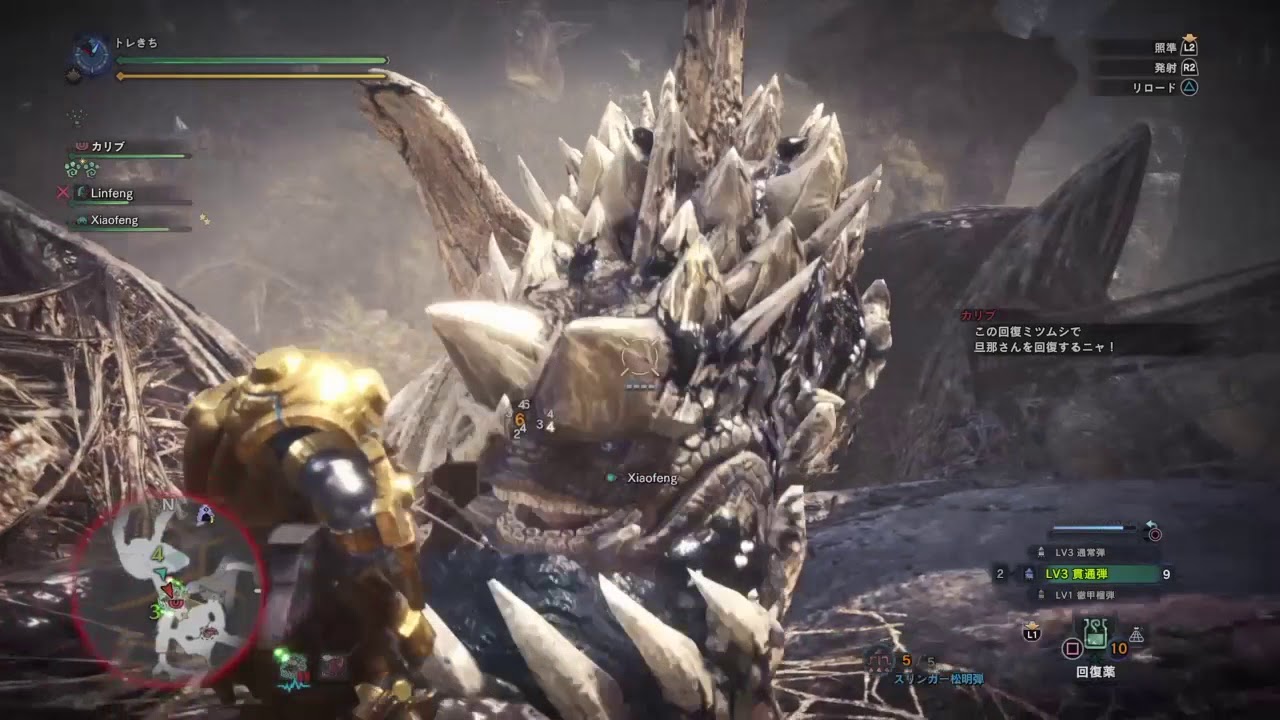
Task: Select party member Linfeng
Action: coord(112,194)
